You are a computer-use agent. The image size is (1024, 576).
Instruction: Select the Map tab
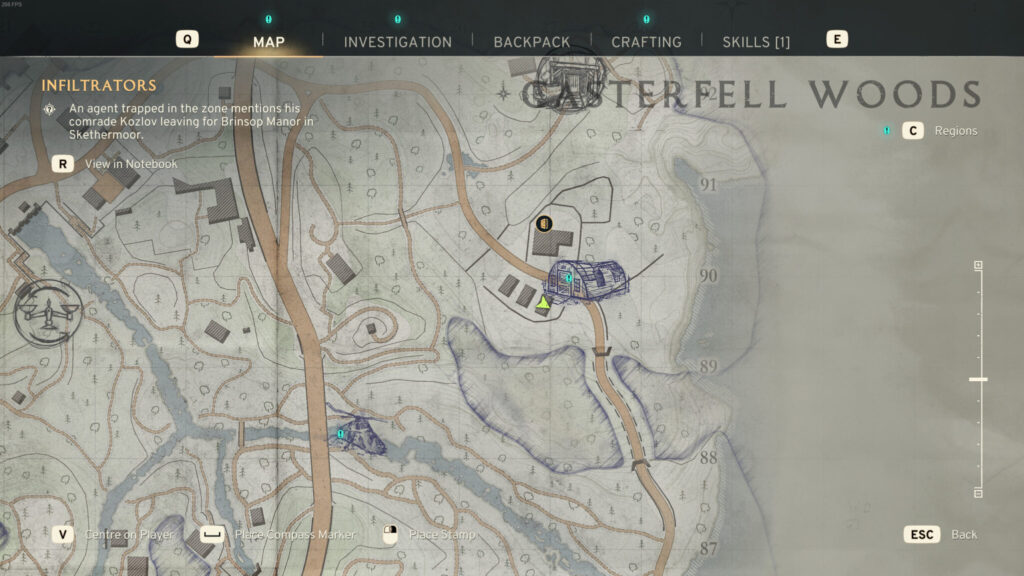tap(269, 42)
